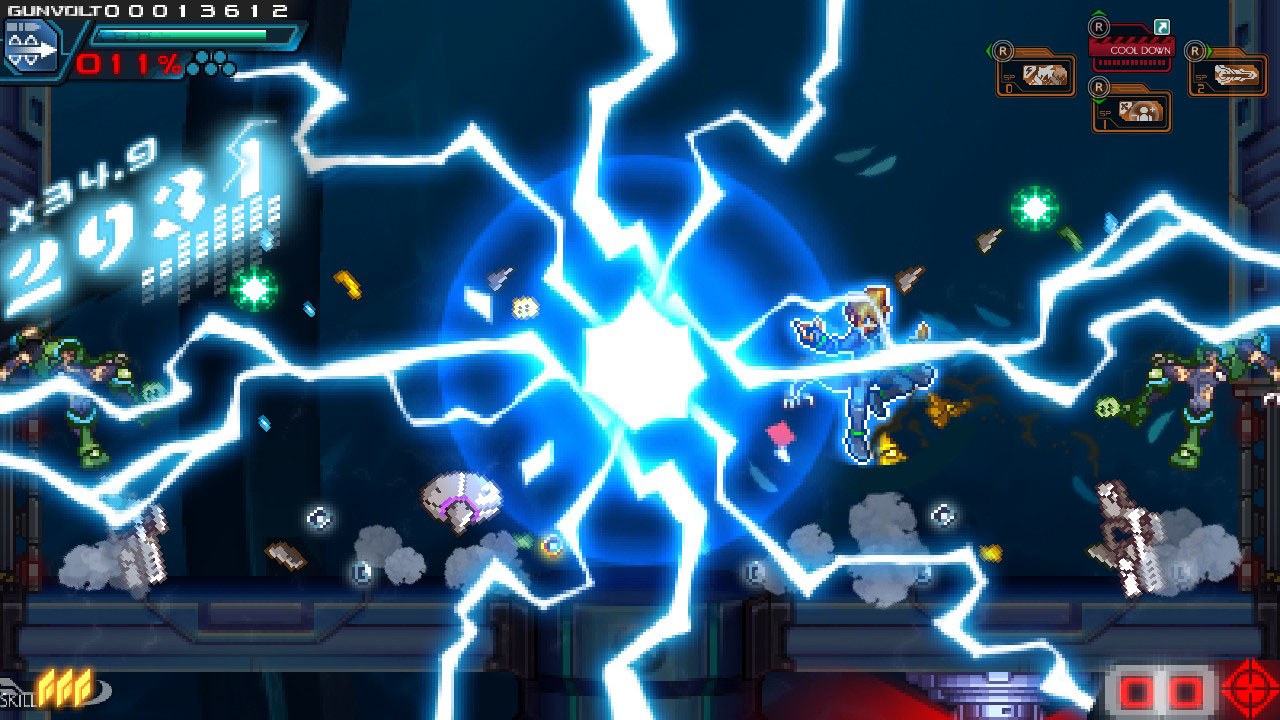1280x720 pixels.
Task: Click the score counter 0013612
Action: pos(195,10)
